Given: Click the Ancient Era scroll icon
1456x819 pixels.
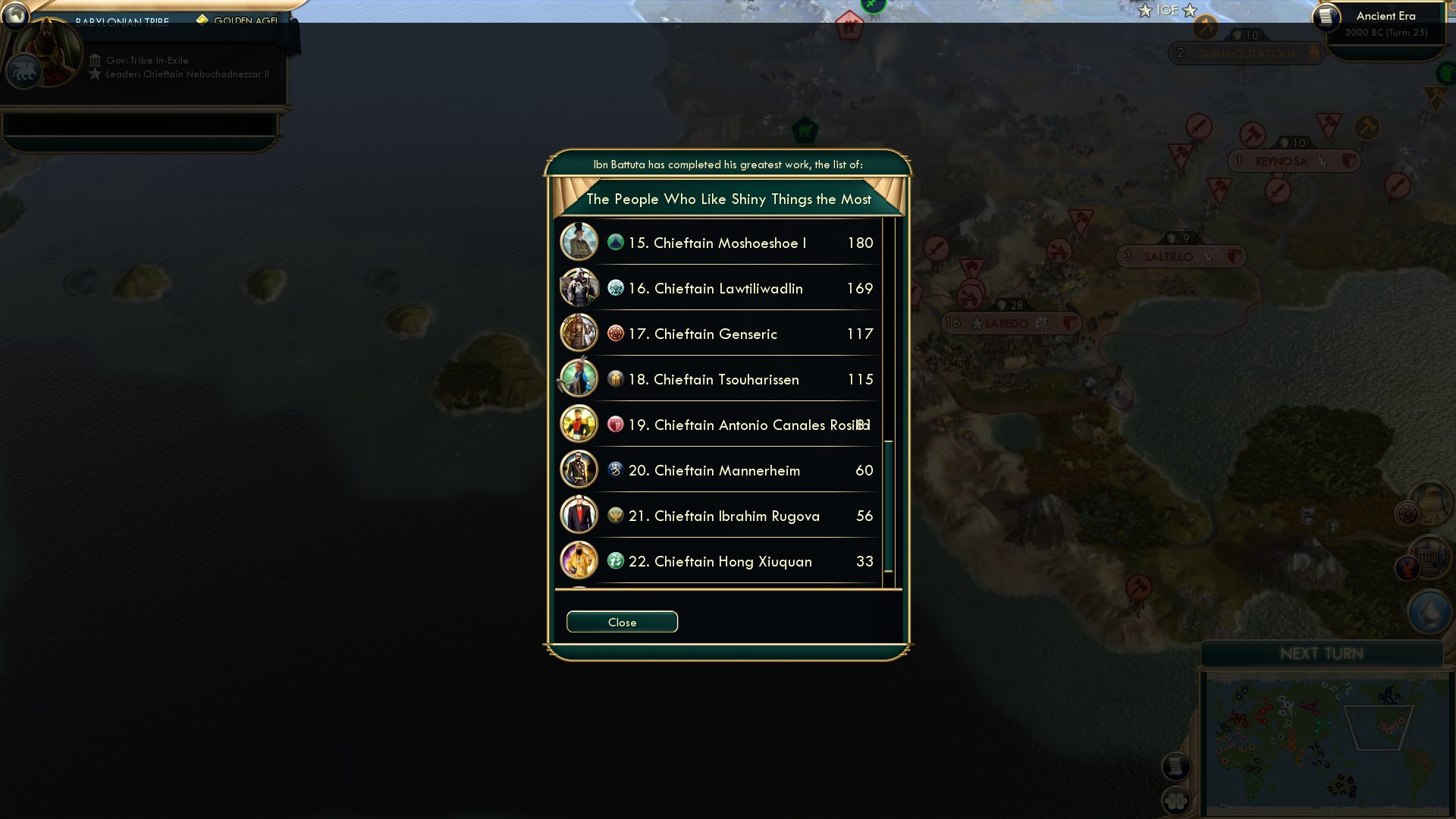Looking at the screenshot, I should (1326, 19).
